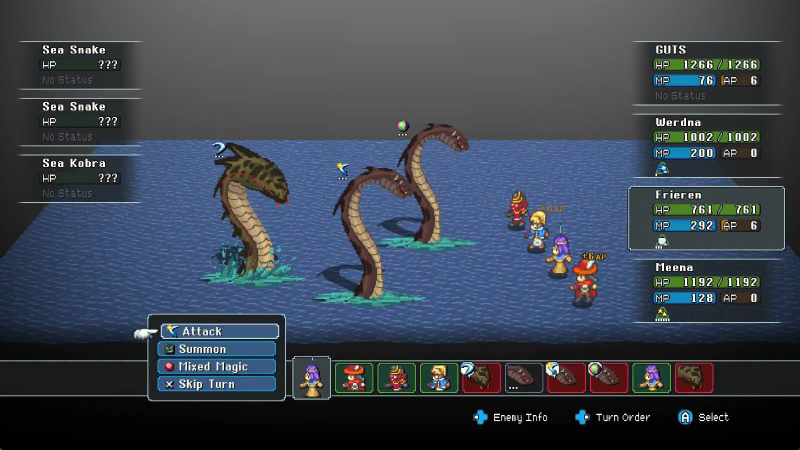Select the Sea Kobra enemy panel

click(80, 177)
